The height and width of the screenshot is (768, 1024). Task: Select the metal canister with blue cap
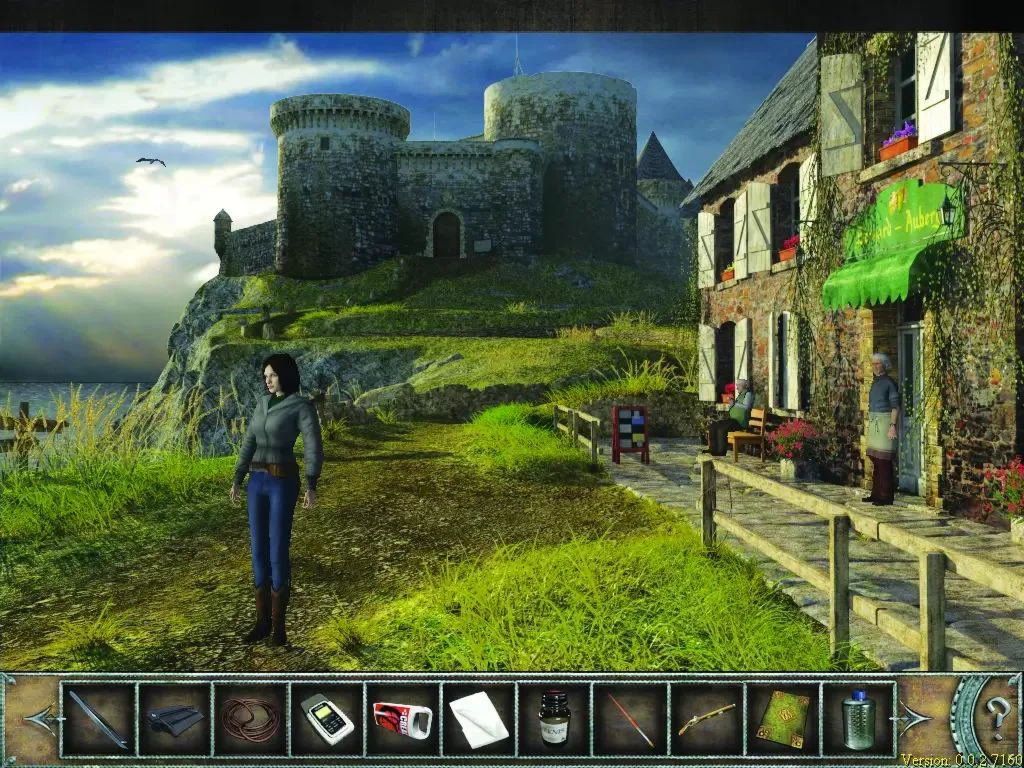(858, 719)
